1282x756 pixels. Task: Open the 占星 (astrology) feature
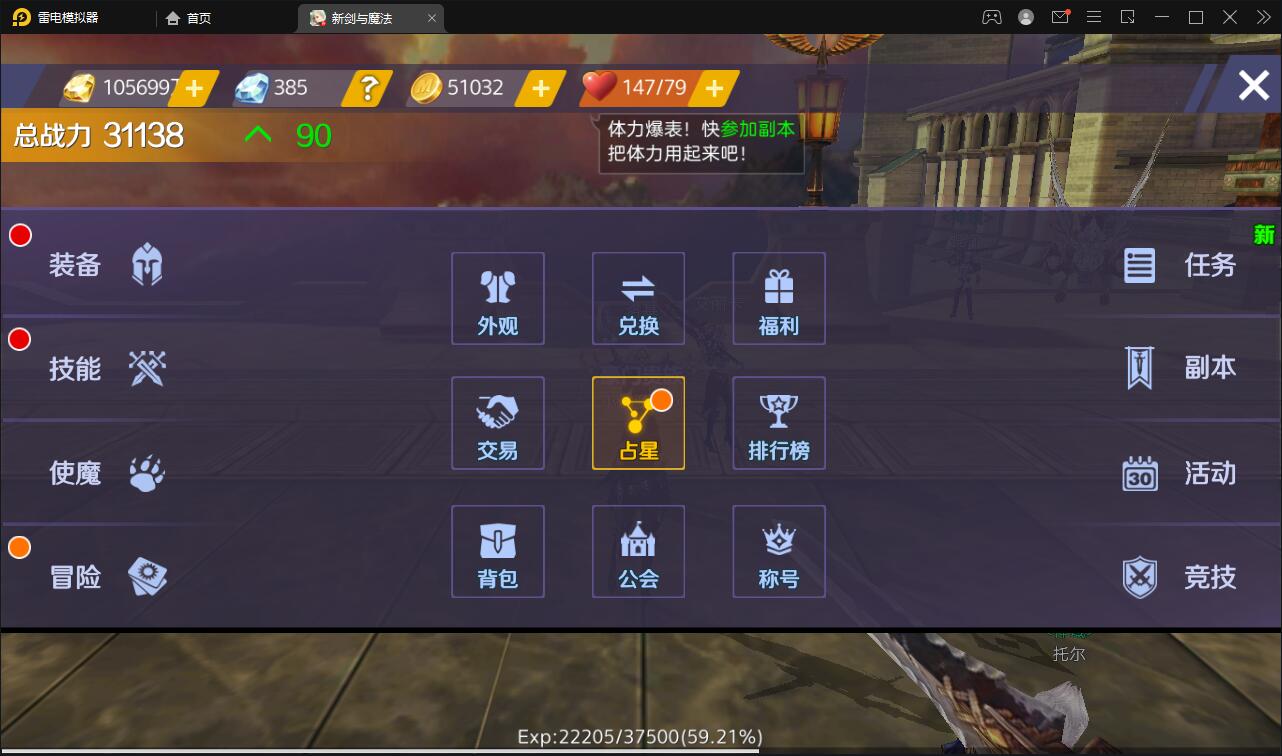(x=638, y=422)
